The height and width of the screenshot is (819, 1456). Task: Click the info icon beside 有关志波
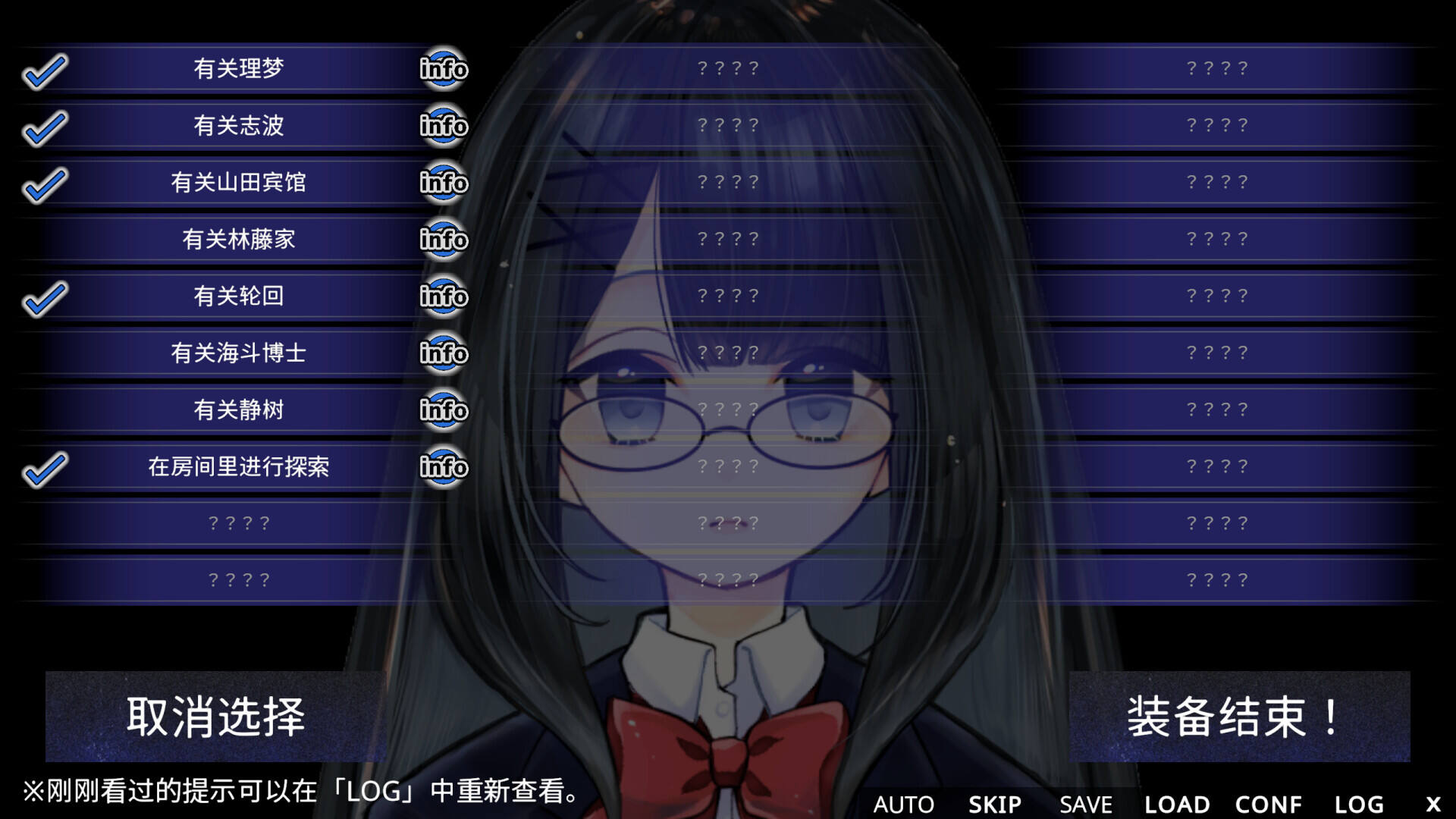[443, 126]
